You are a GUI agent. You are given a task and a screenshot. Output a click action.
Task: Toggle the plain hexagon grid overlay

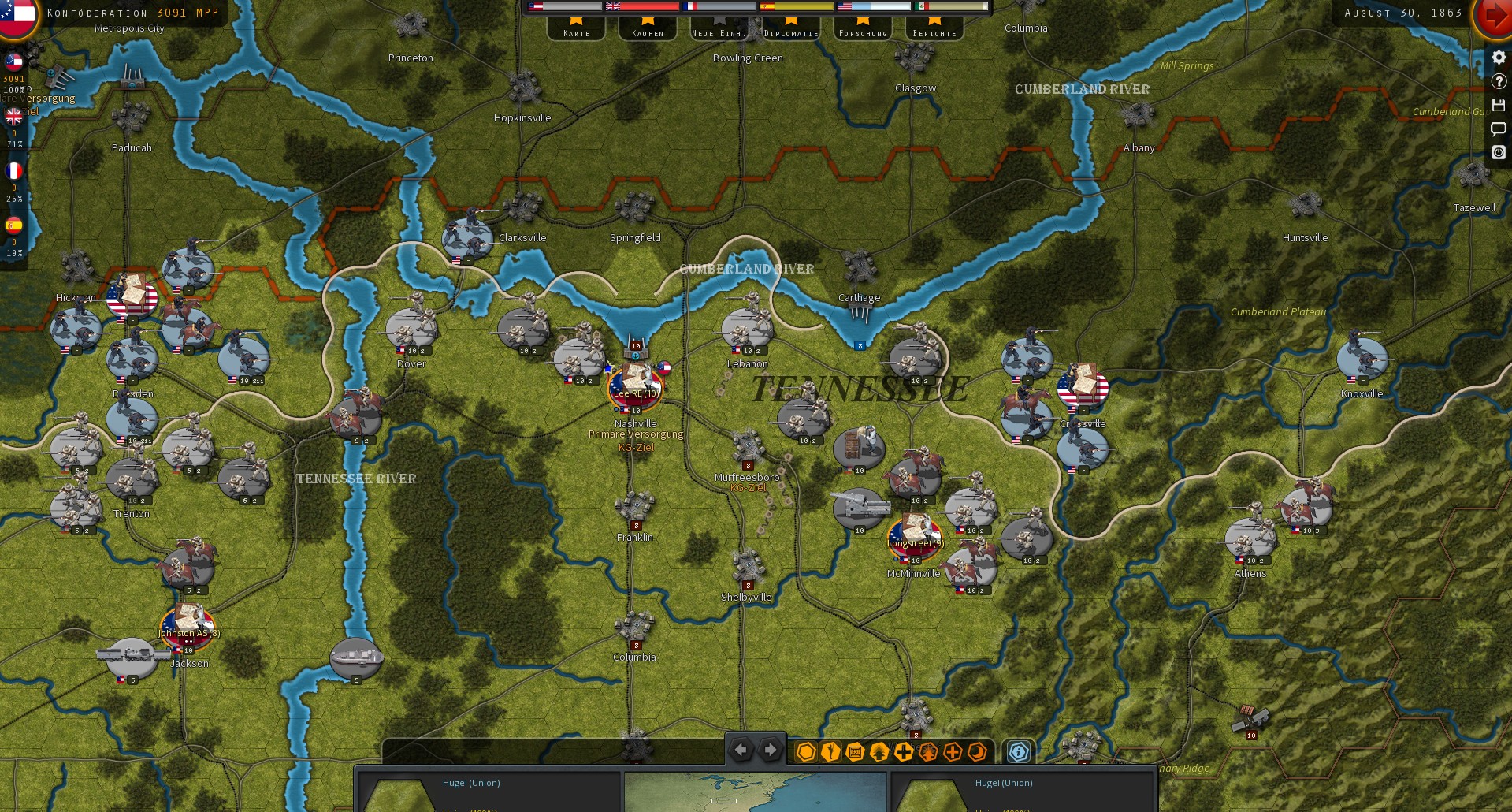point(805,753)
